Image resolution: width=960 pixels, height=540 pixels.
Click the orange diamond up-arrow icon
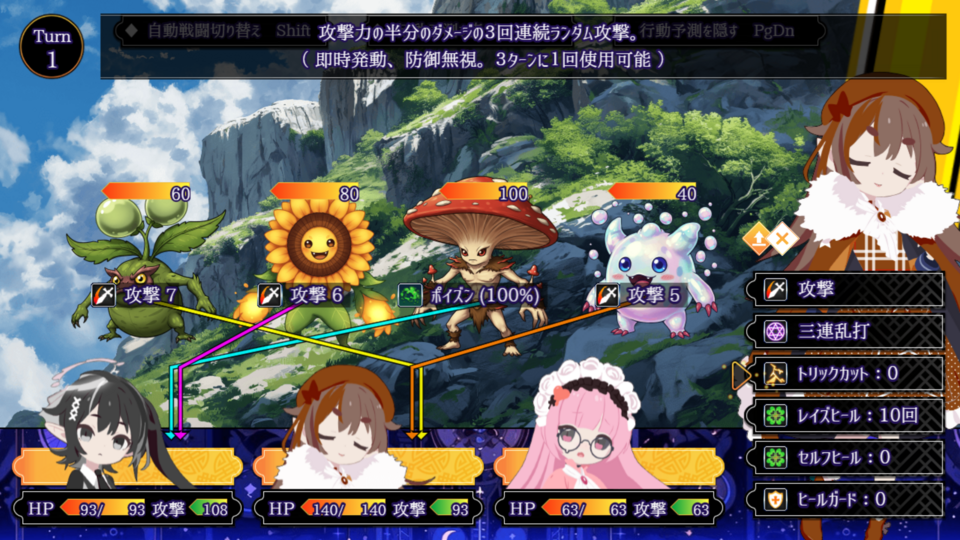pos(757,238)
